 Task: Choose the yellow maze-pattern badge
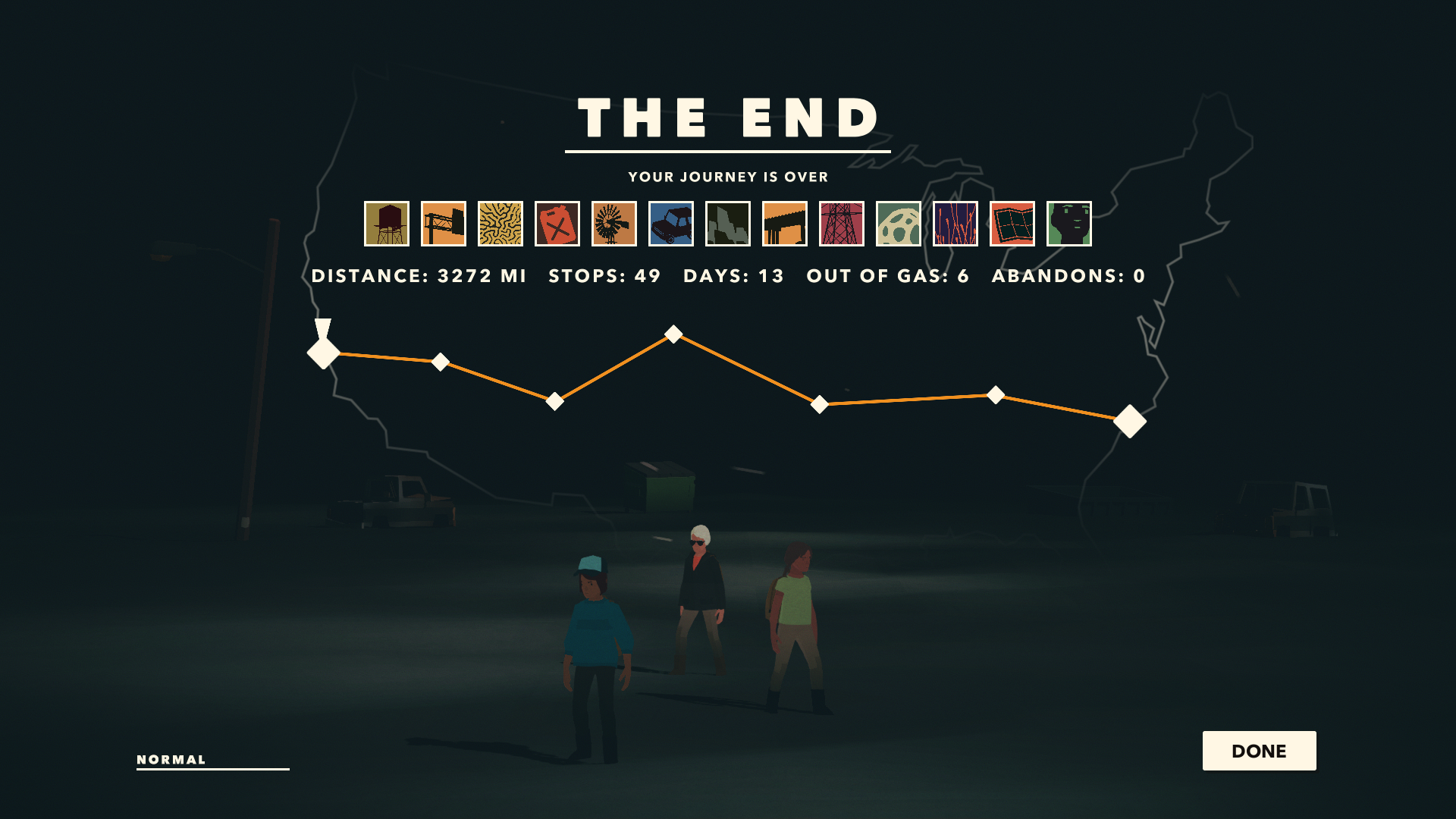(x=500, y=224)
